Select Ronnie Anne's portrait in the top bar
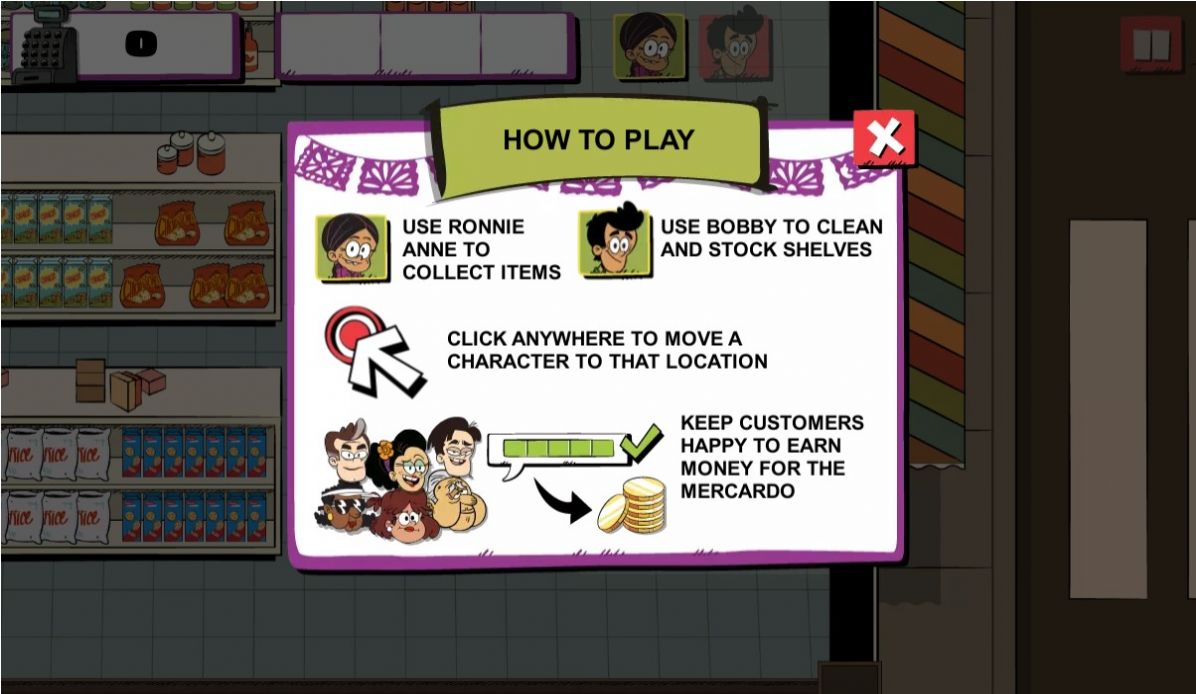This screenshot has height=694, width=1196. [650, 45]
